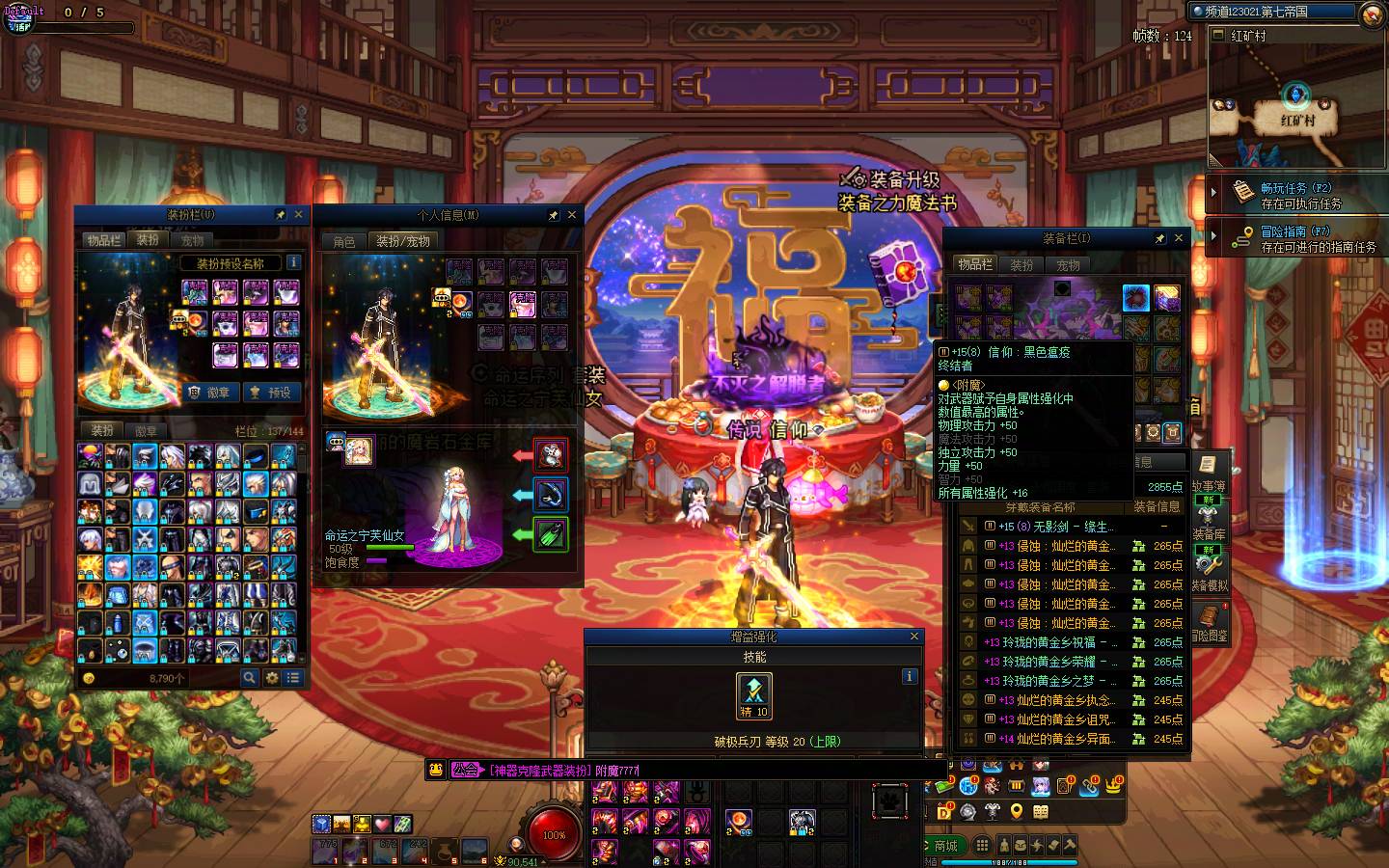The image size is (1389, 868).
Task: Open the 冒险图鉴 adventure codex
Action: [1209, 623]
